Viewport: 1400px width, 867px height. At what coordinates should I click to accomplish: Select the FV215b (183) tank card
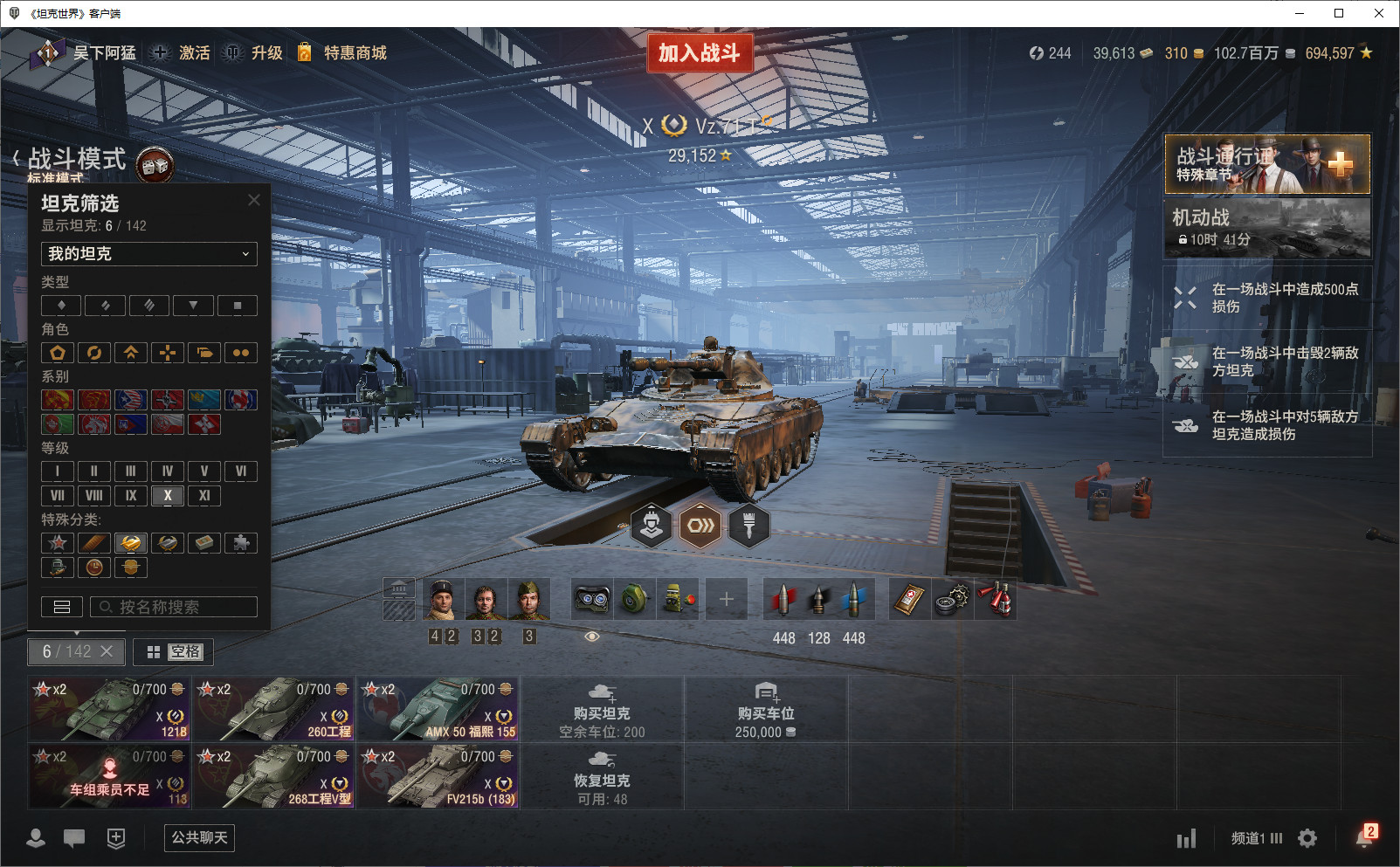[x=438, y=775]
